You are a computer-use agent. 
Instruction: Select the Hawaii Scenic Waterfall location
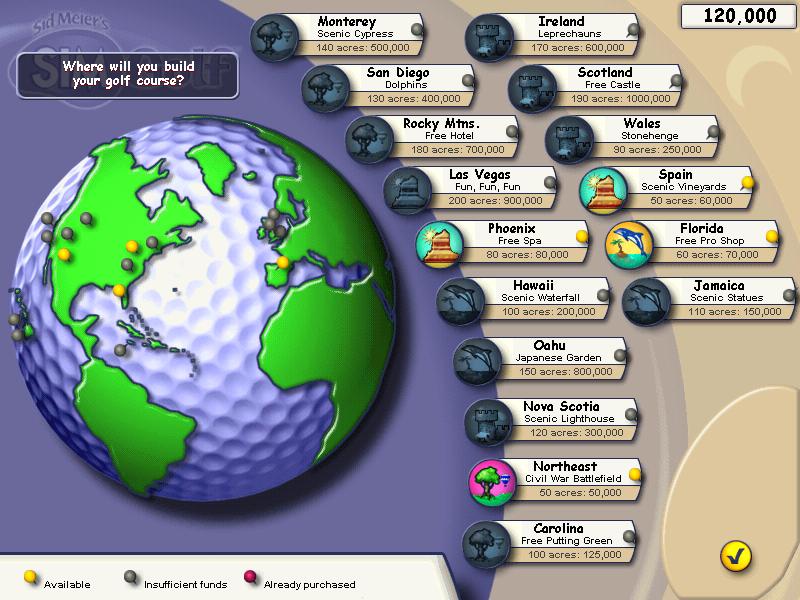click(532, 299)
